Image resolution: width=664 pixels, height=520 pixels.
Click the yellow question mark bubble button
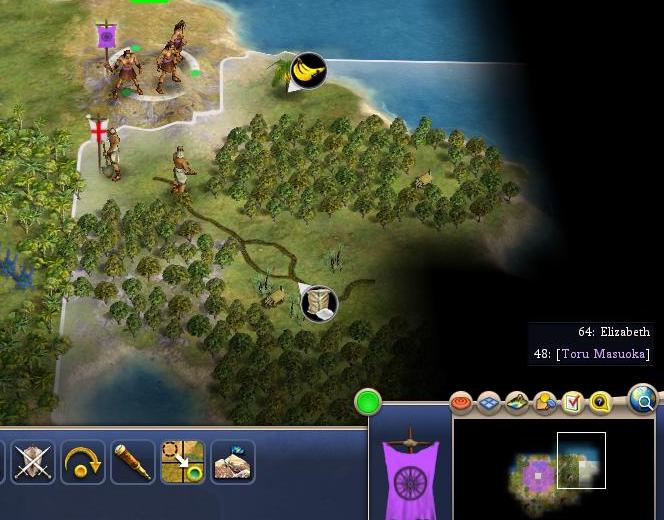[600, 402]
